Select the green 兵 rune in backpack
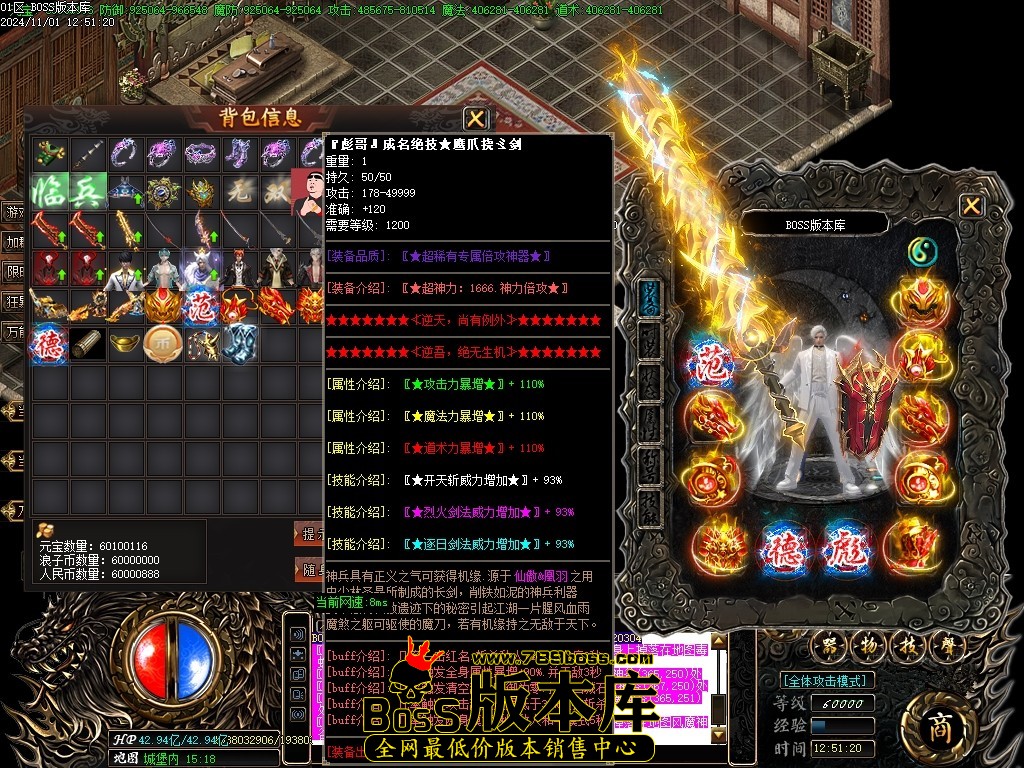This screenshot has width=1024, height=768. coord(87,190)
